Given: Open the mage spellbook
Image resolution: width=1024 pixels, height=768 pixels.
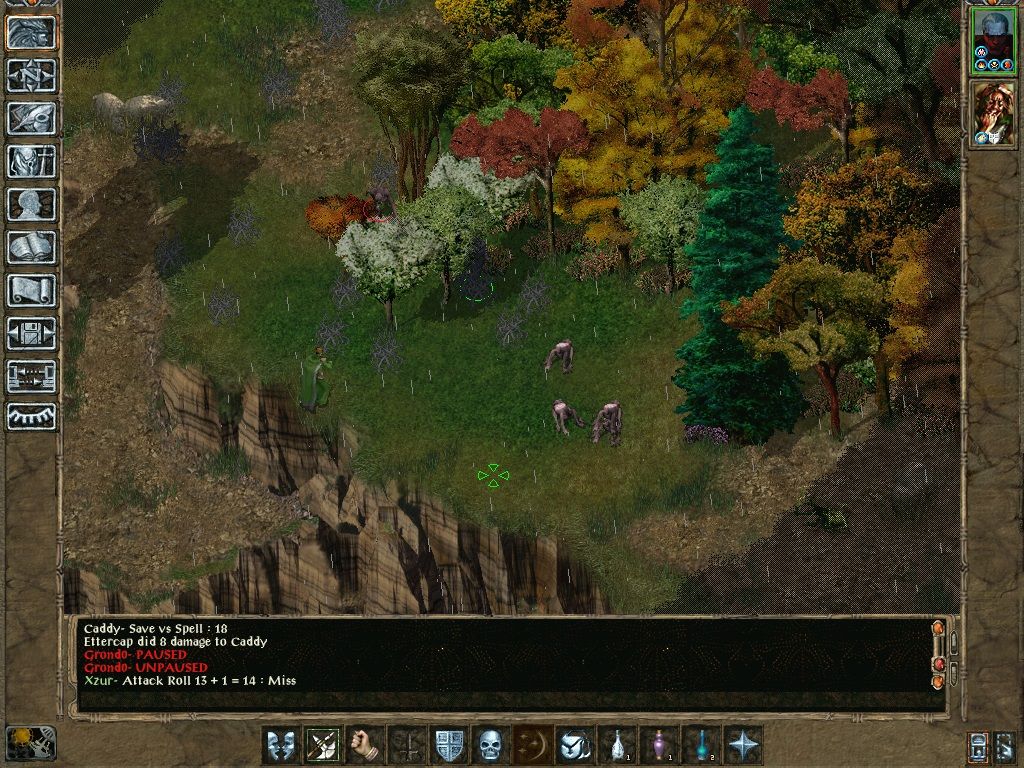Looking at the screenshot, I should click(31, 247).
